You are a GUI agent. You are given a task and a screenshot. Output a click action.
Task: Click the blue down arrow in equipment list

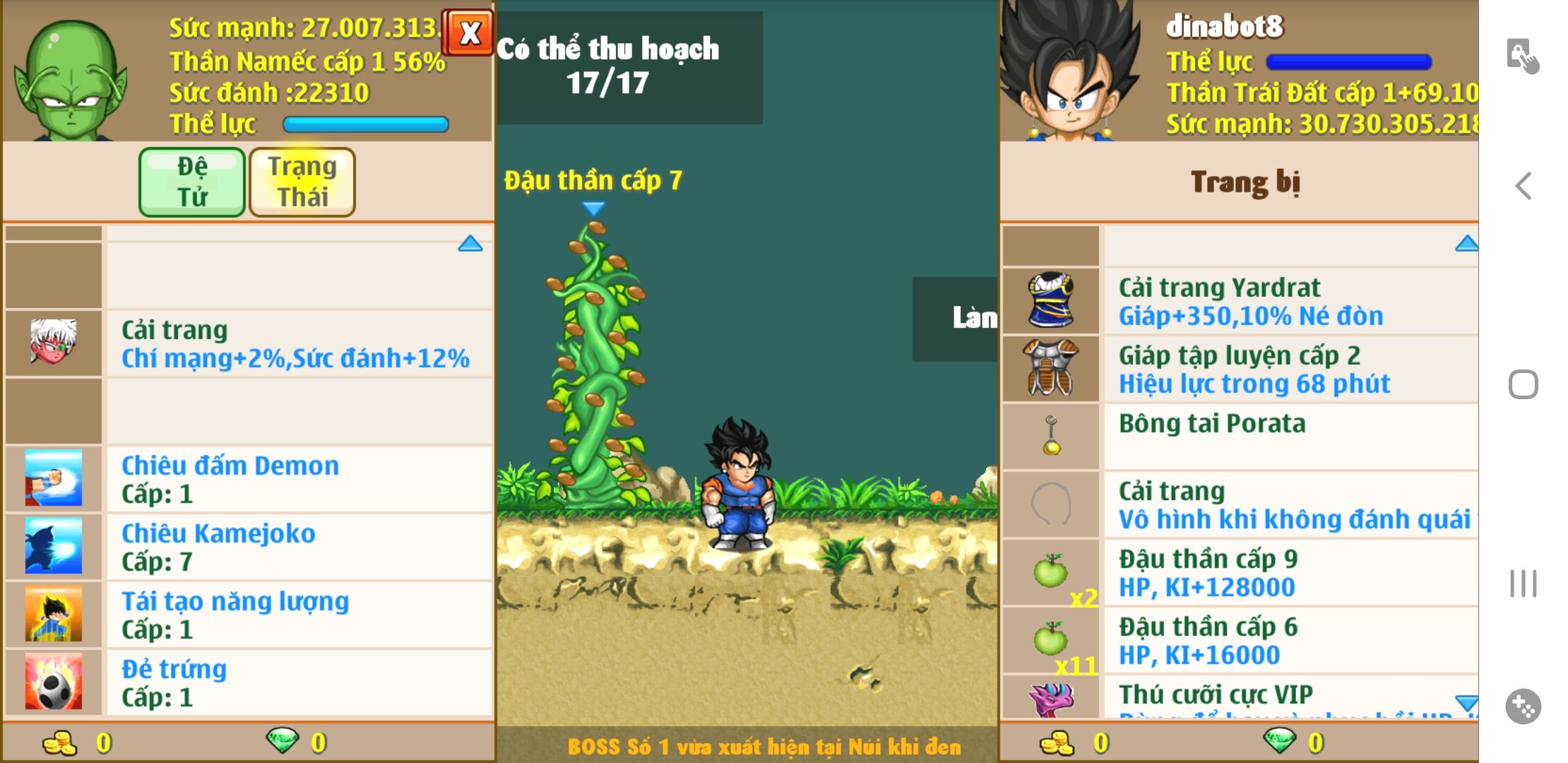[x=1466, y=702]
